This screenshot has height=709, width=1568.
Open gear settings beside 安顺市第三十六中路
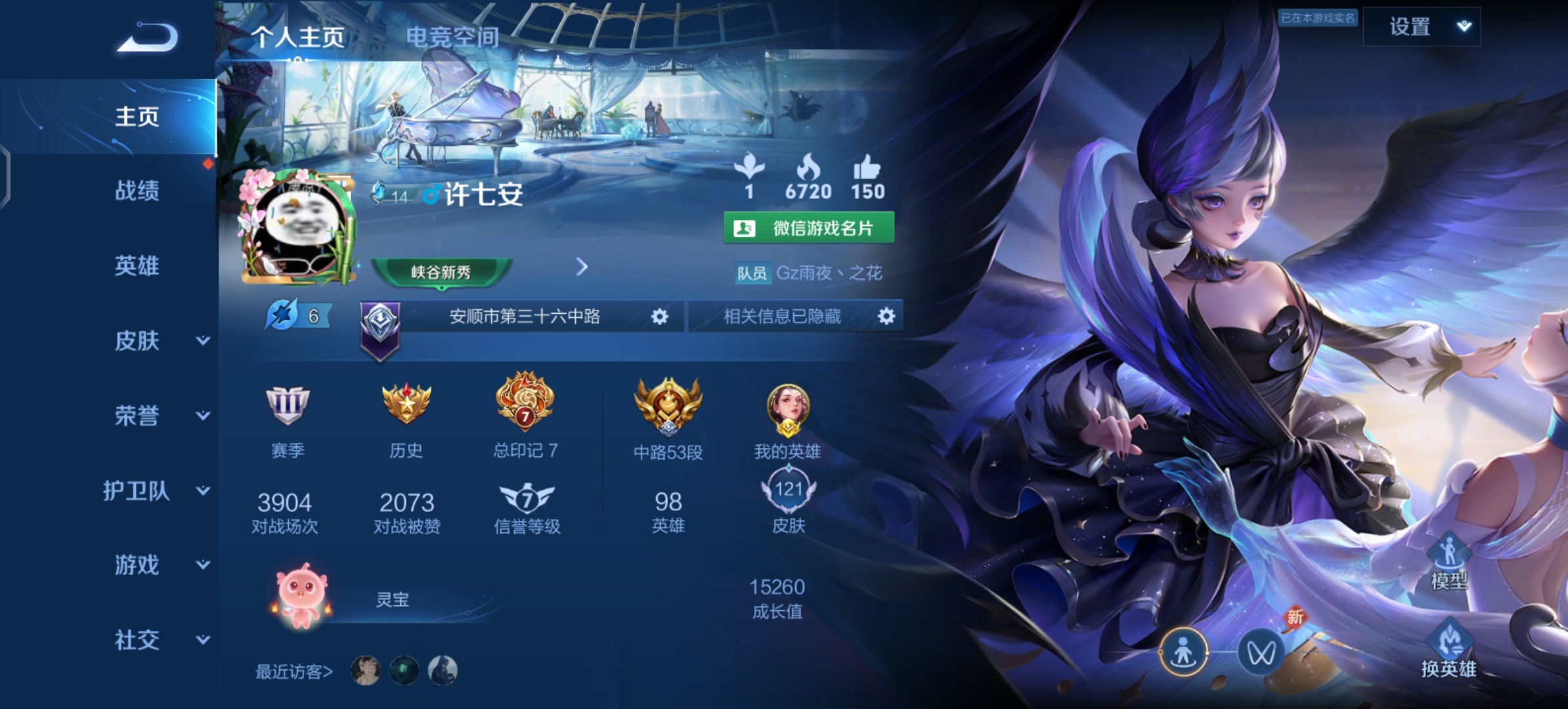tap(661, 317)
